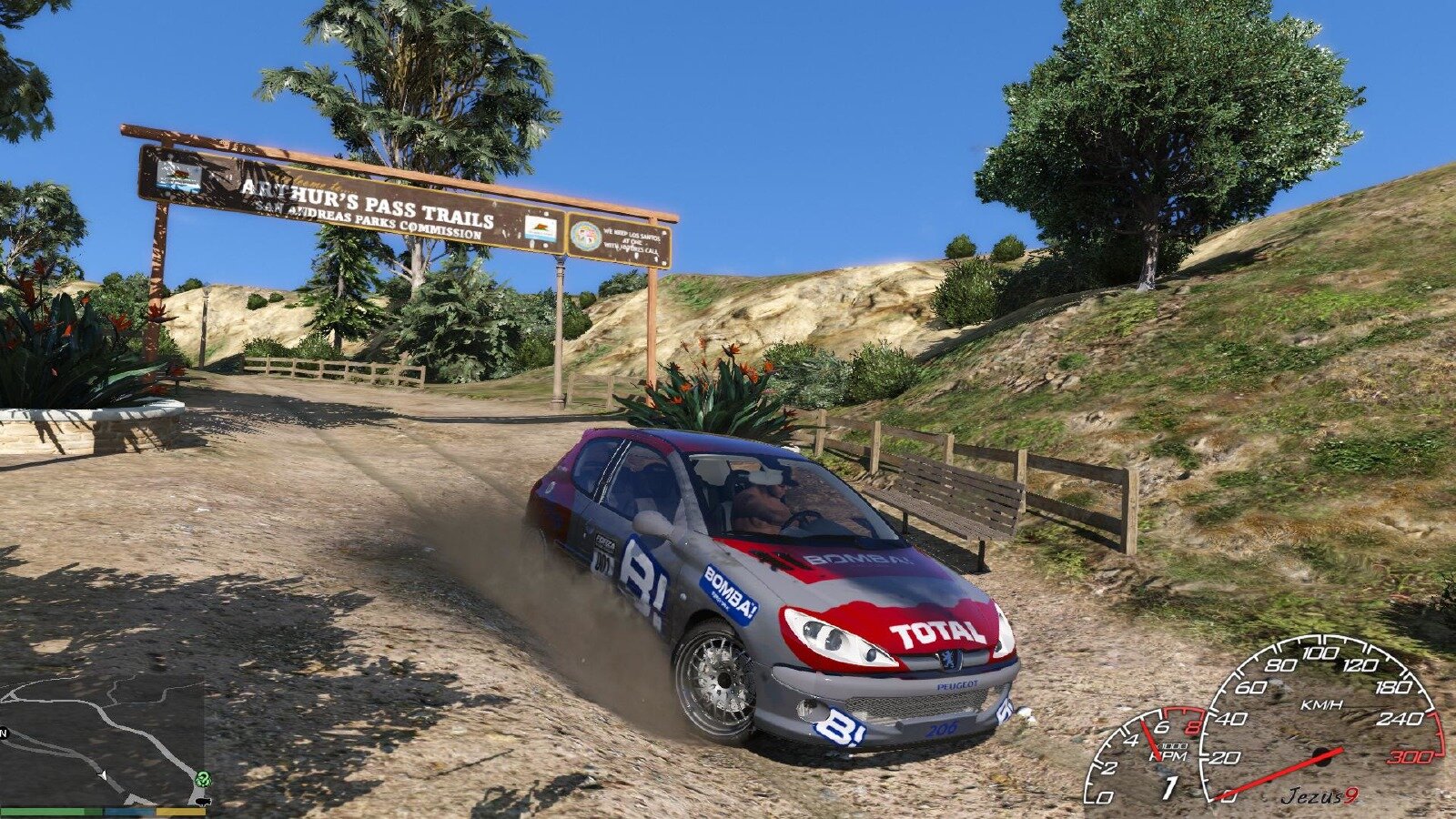Open the road minimap
The width and height of the screenshot is (1456, 819).
pos(102,739)
